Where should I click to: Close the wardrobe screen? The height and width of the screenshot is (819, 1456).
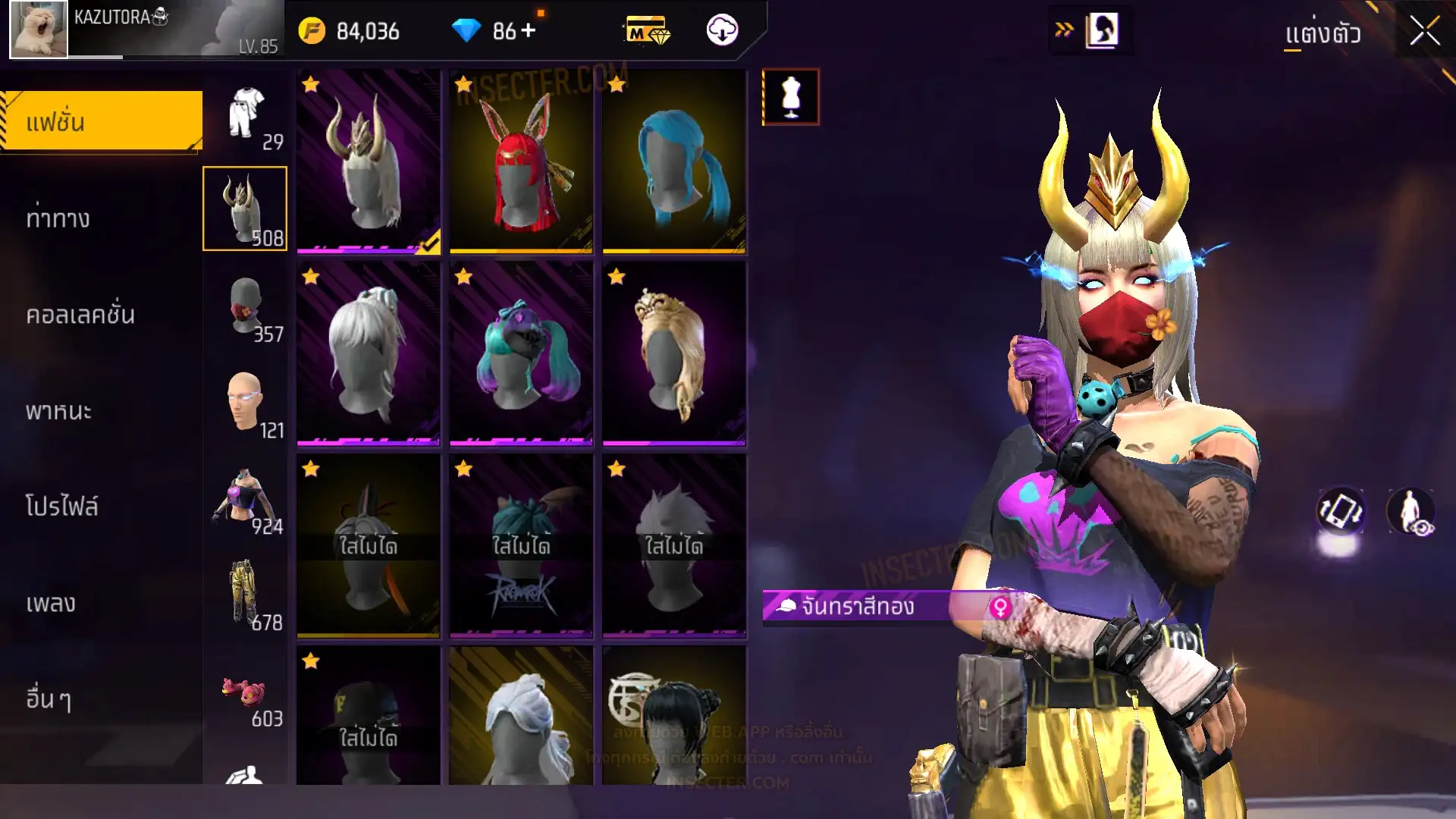click(x=1424, y=32)
